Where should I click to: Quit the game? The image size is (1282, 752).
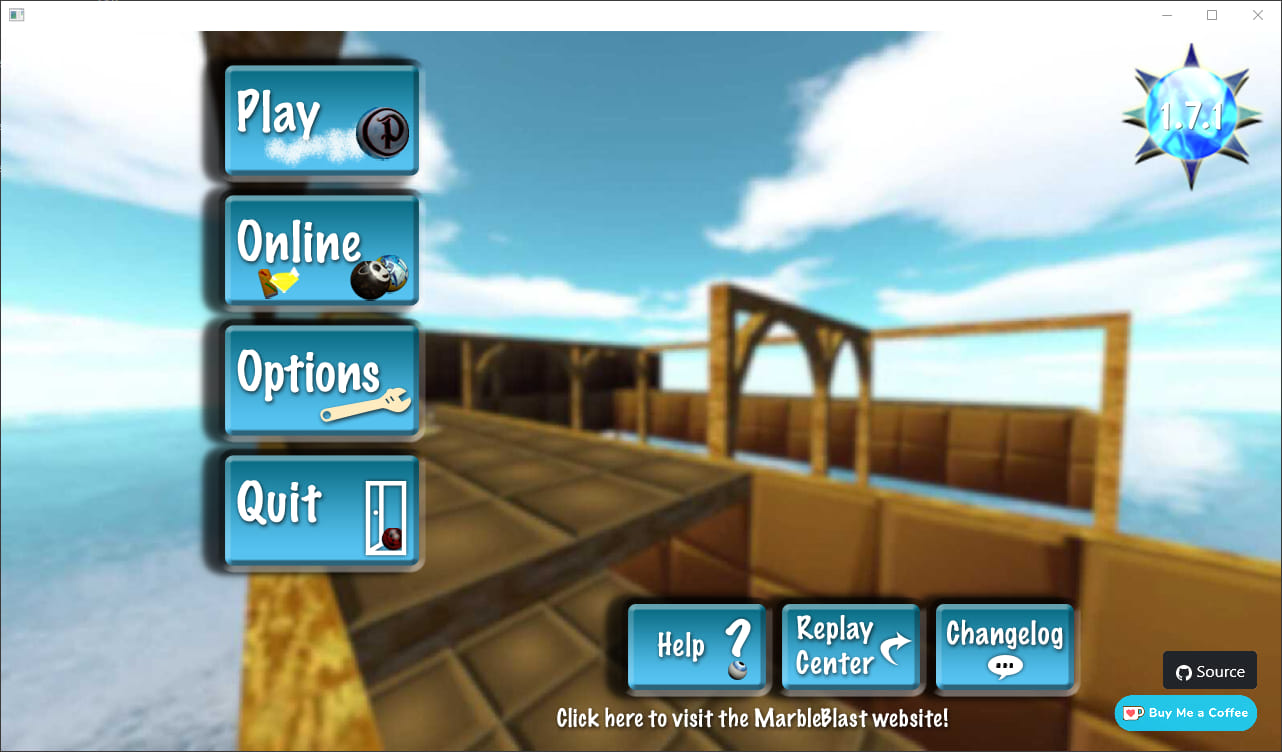(320, 511)
